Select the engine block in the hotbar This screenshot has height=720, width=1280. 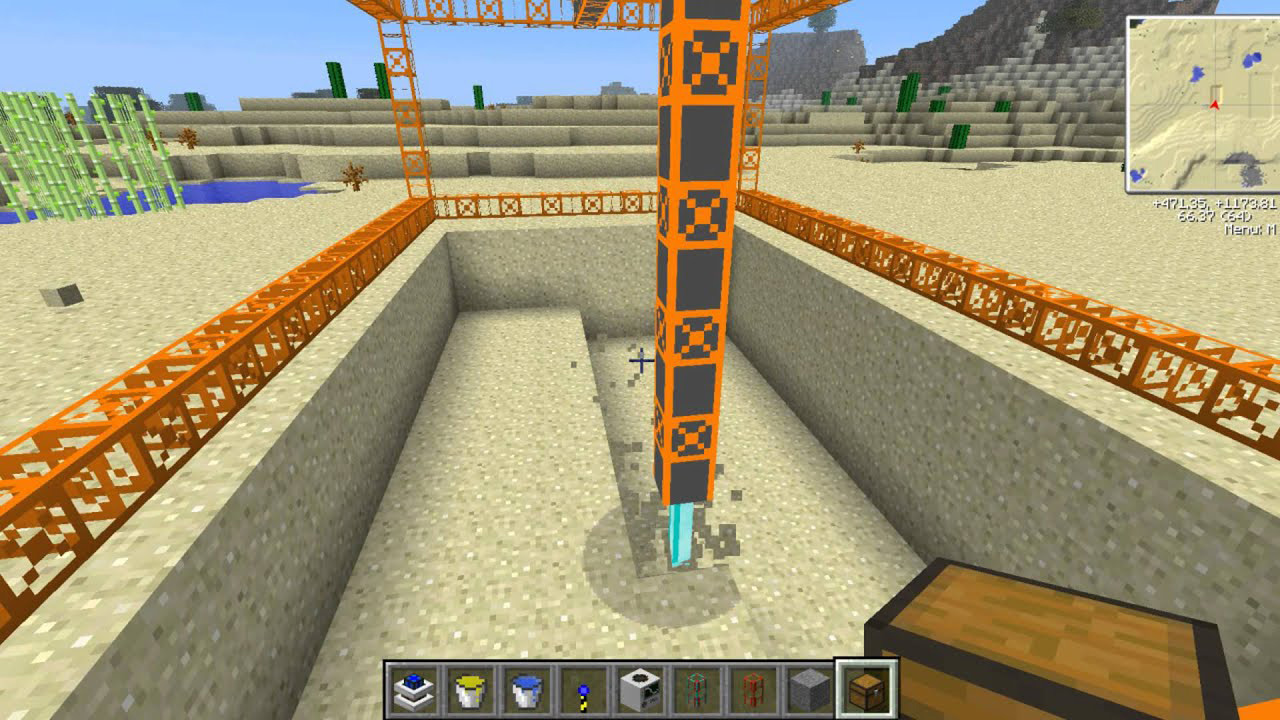point(640,690)
